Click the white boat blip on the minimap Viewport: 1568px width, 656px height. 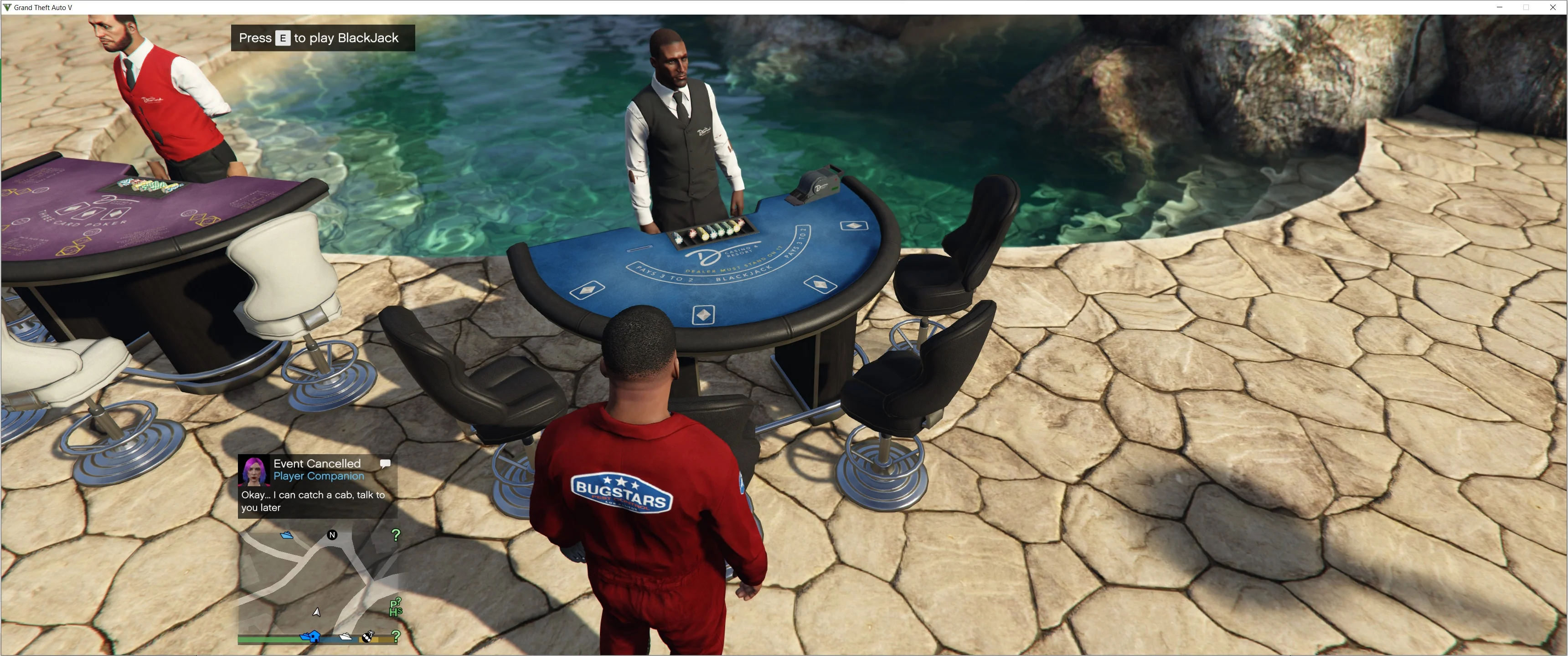click(346, 638)
